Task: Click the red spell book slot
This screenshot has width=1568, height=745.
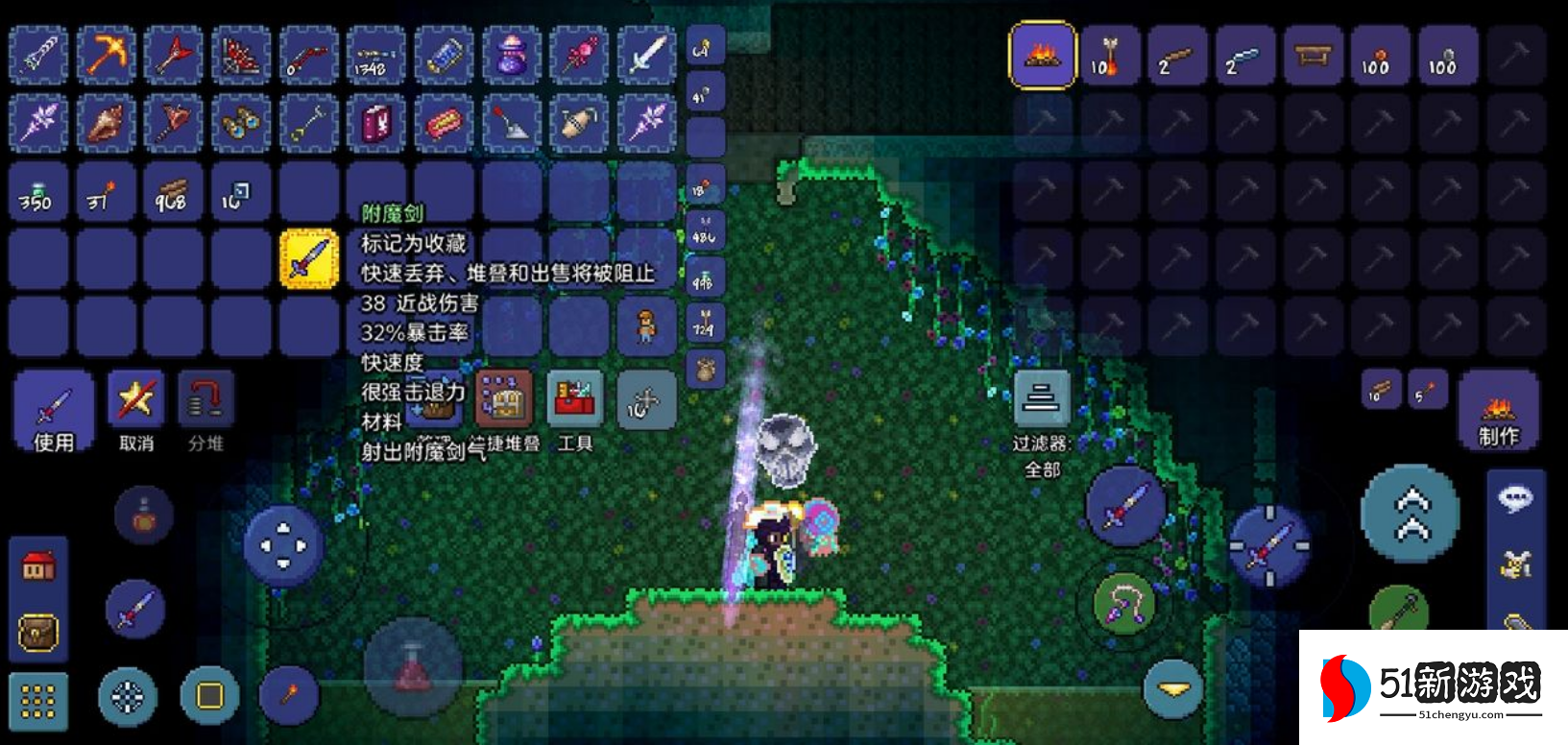Action: point(376,124)
